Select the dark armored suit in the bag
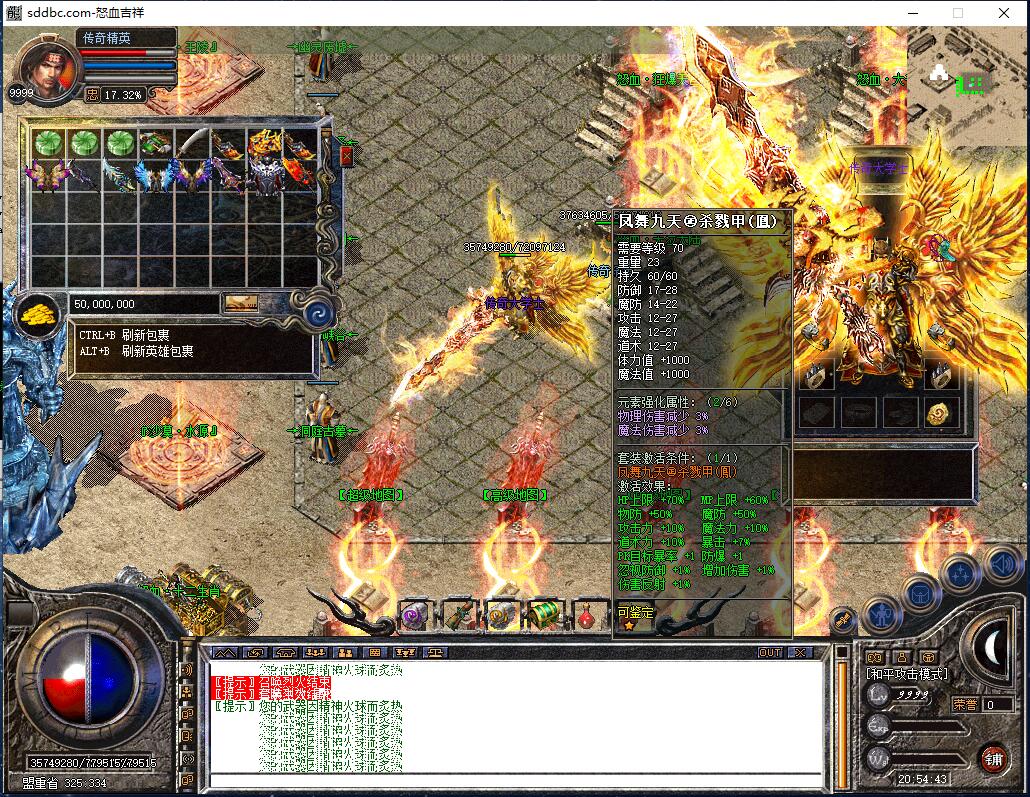This screenshot has width=1030, height=797. click(x=266, y=177)
